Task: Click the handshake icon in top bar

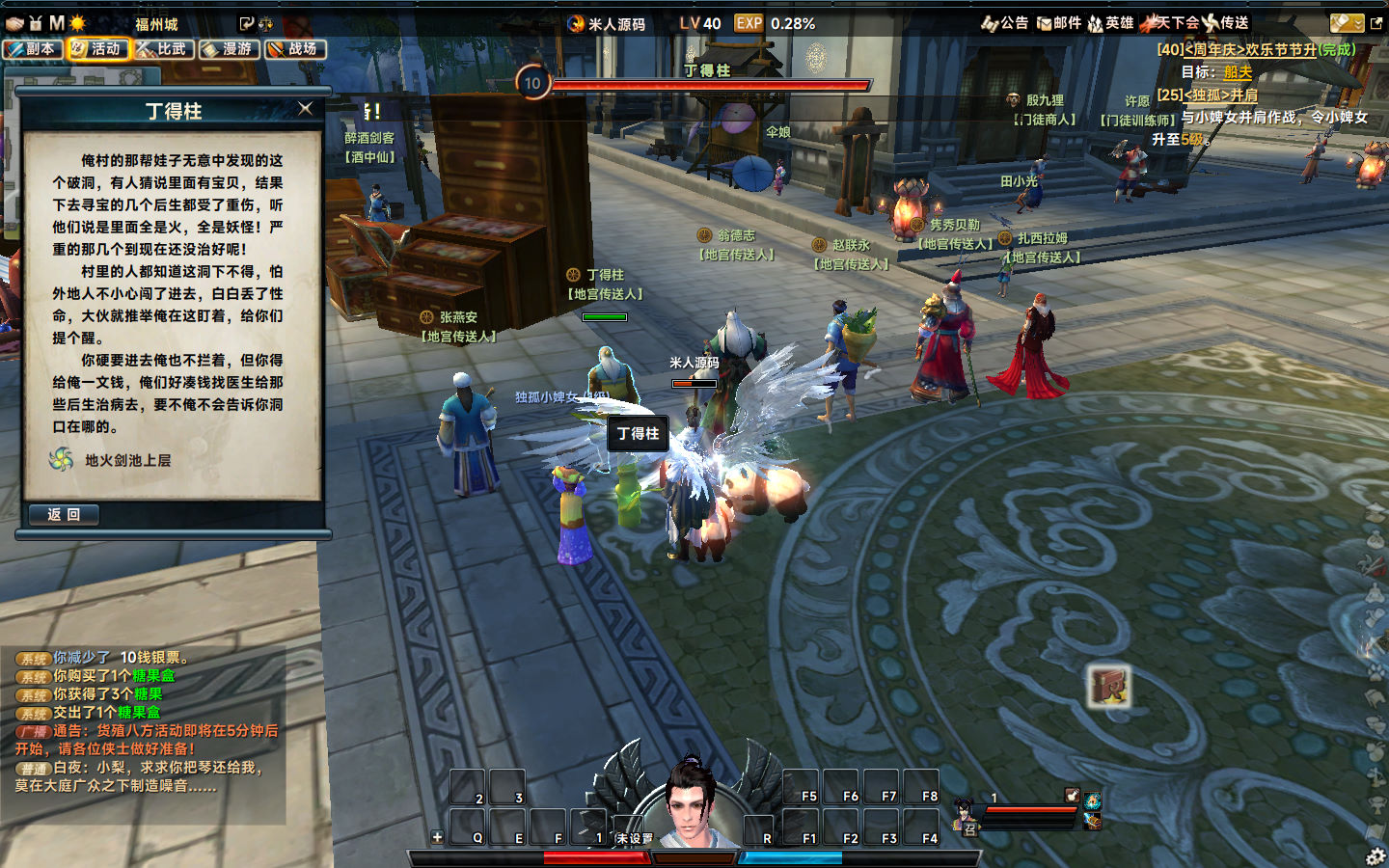Action: (x=14, y=23)
